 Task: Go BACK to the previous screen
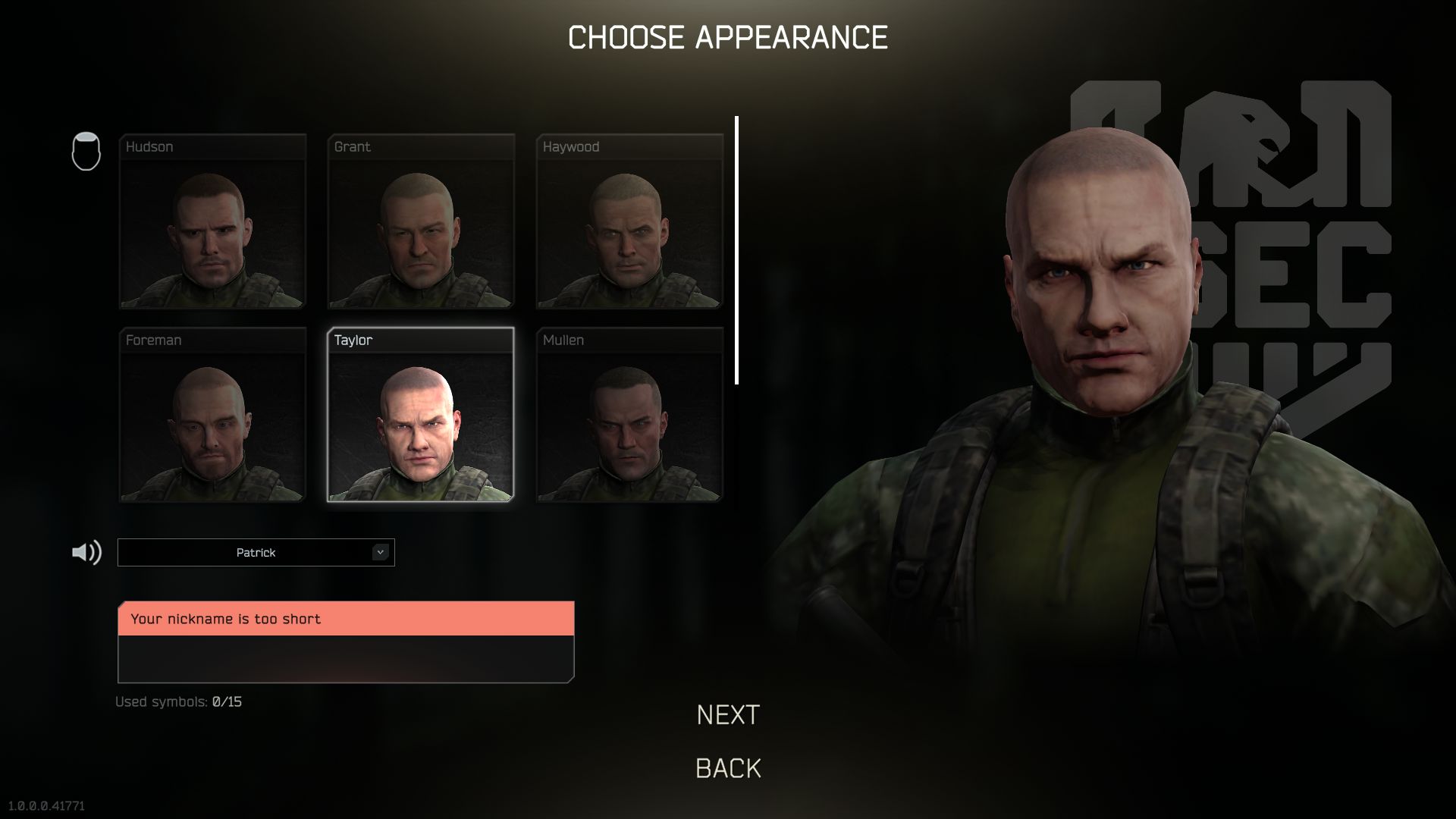(x=728, y=768)
